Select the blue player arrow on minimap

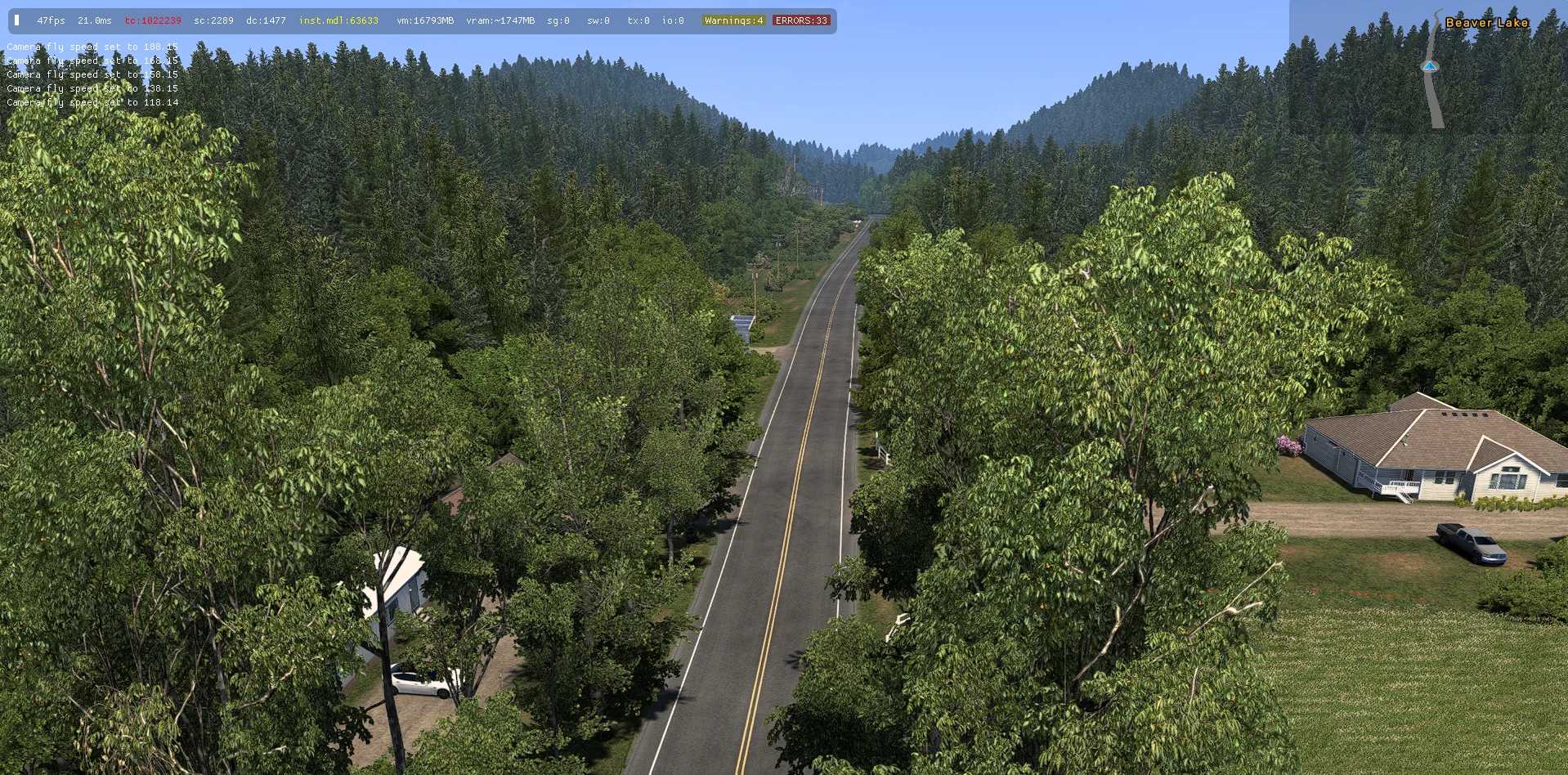[1429, 66]
